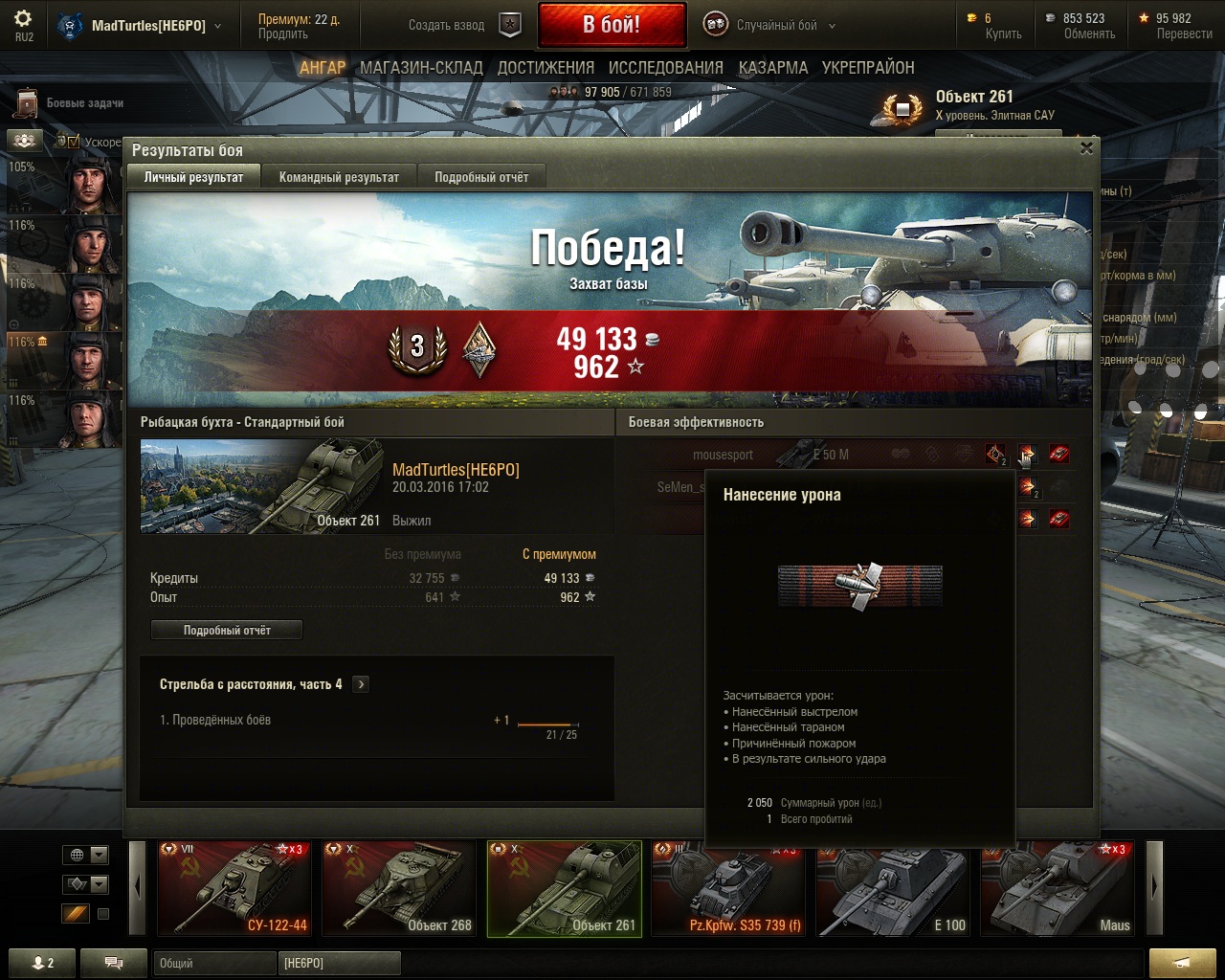Open the Подробный отчёт tab
The width and height of the screenshot is (1225, 980).
click(481, 177)
